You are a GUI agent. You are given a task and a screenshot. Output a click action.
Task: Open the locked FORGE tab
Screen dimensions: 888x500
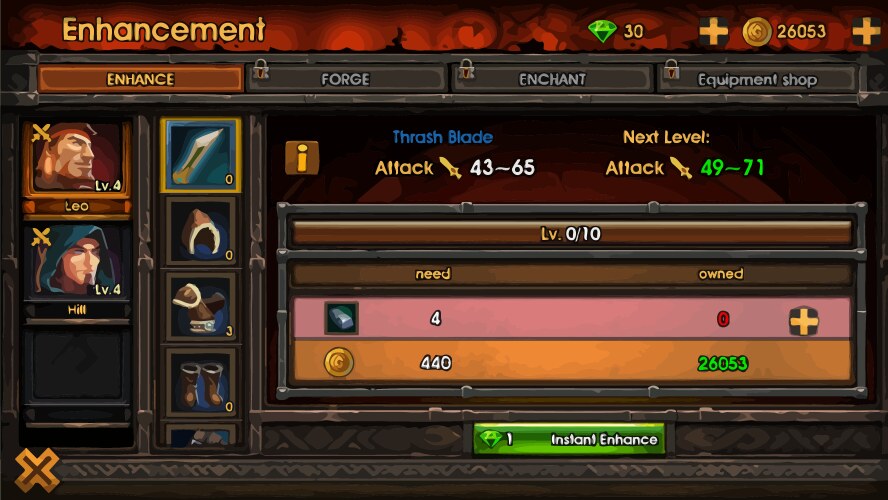point(345,79)
